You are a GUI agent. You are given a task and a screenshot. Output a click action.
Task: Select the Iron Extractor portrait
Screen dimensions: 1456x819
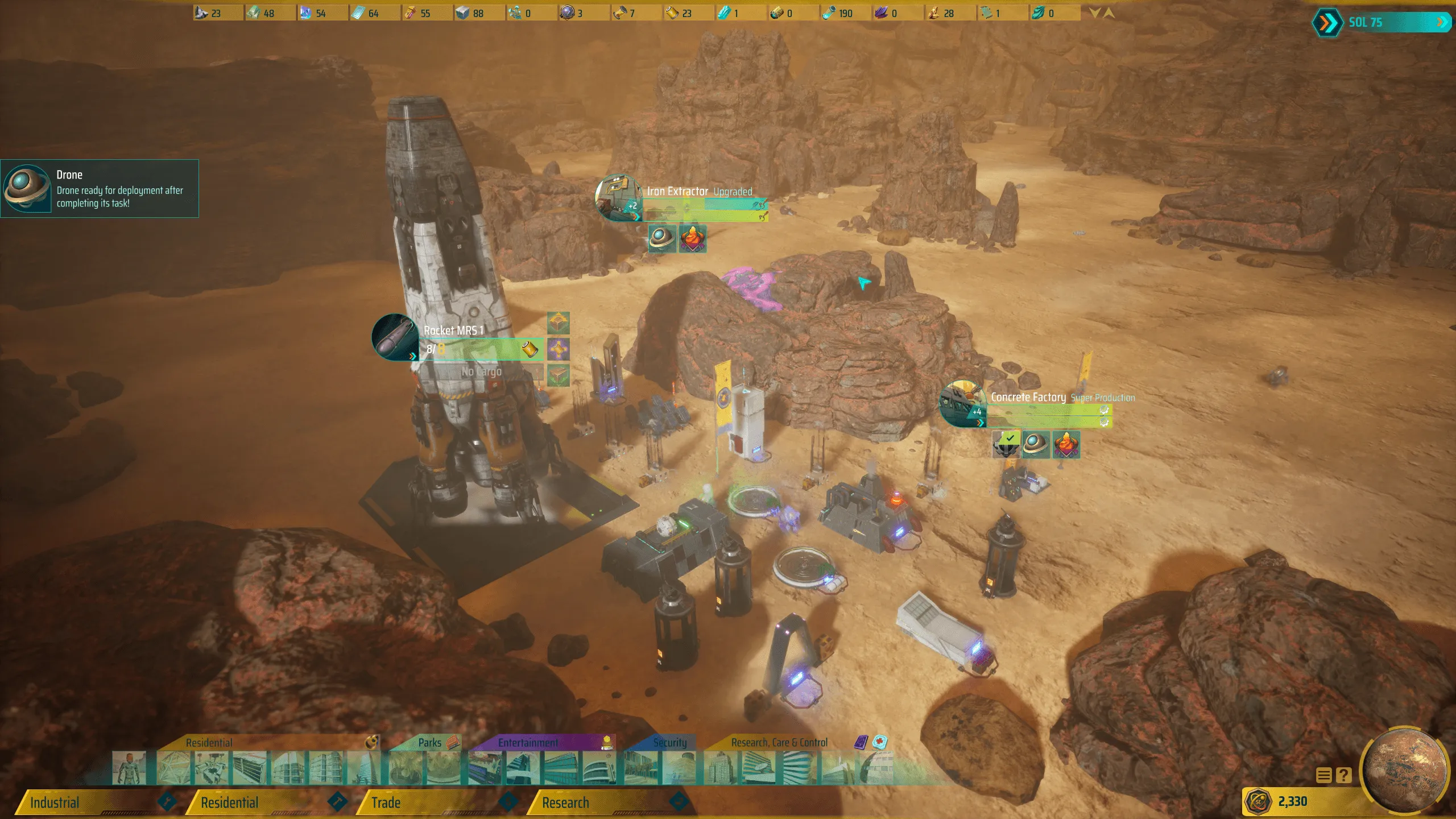point(619,197)
